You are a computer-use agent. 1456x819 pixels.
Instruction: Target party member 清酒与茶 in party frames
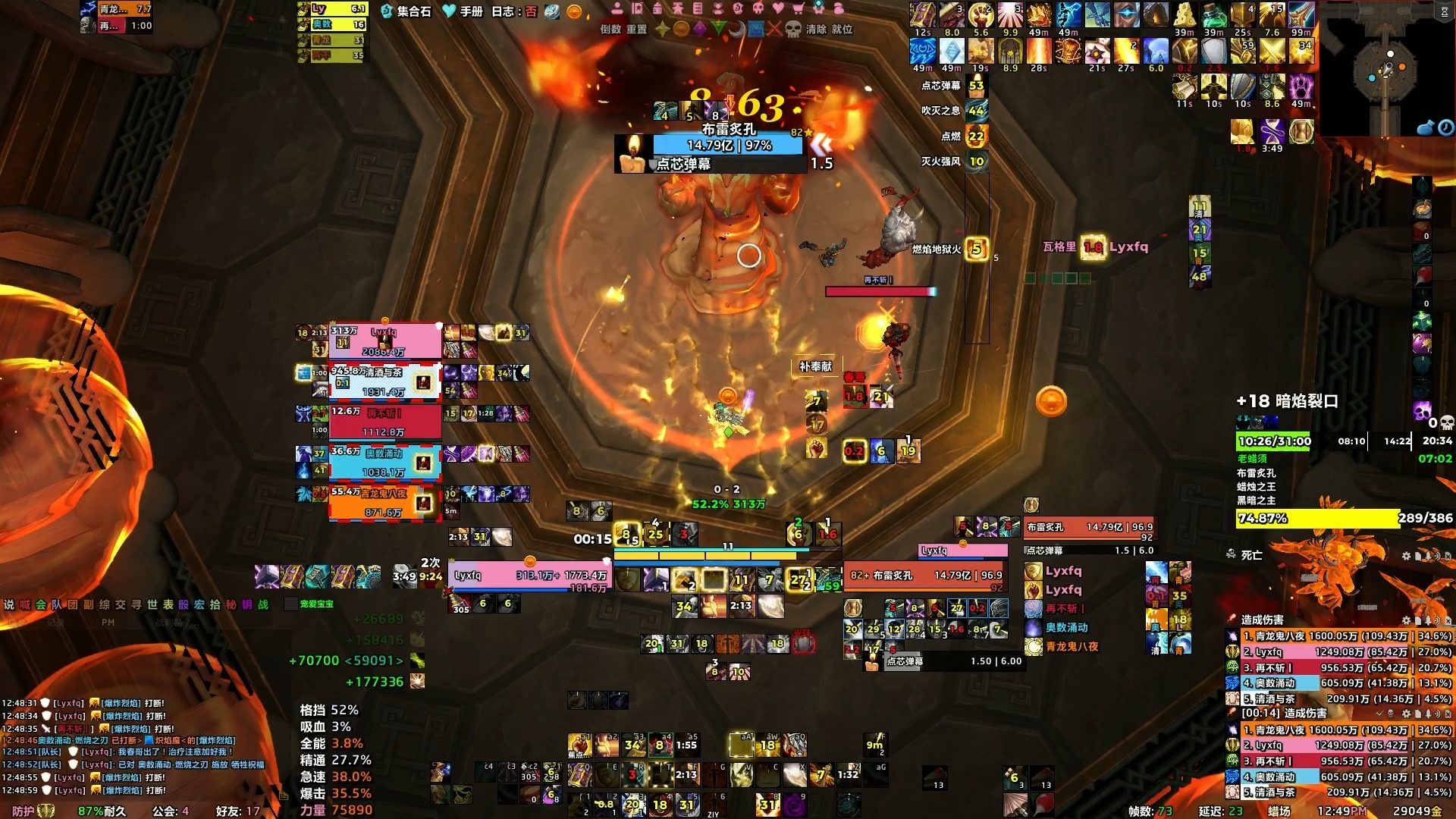(384, 381)
